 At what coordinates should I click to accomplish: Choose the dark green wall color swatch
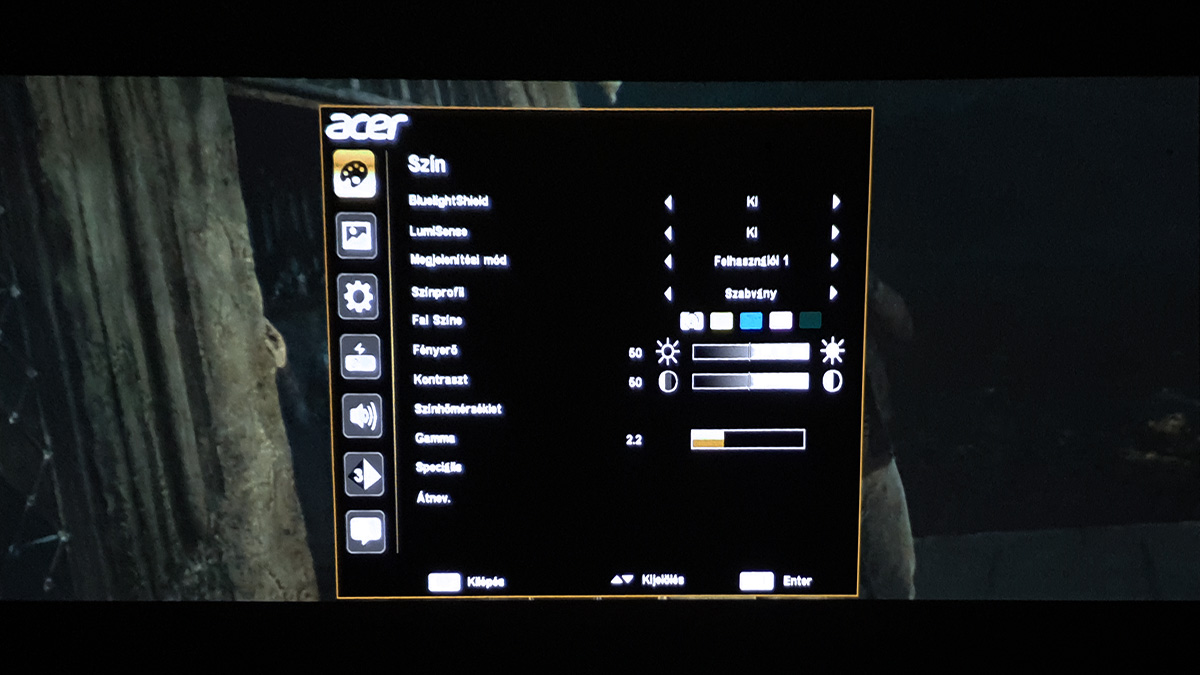[x=810, y=321]
